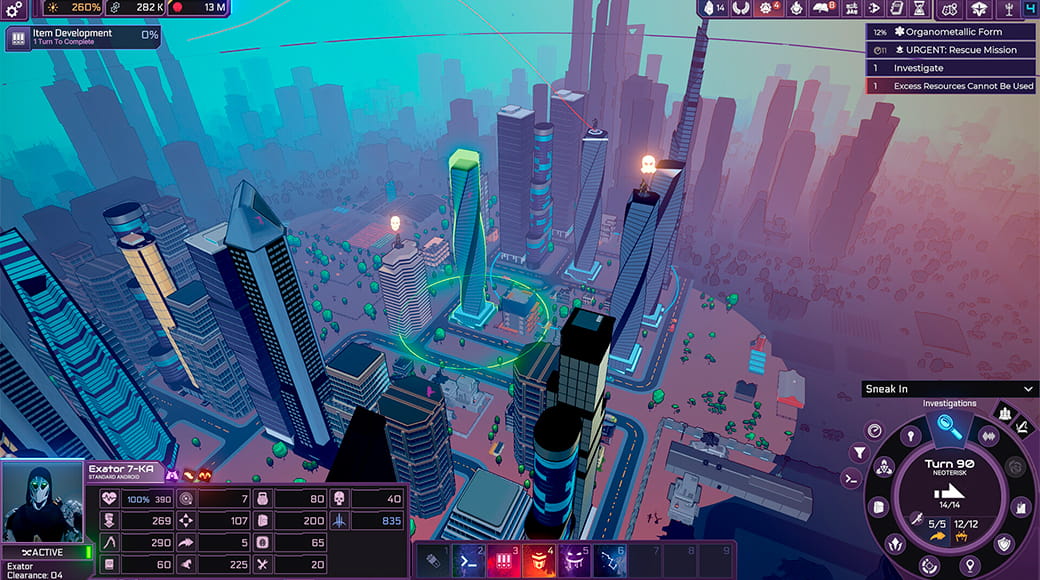Expand the Sneak In dropdown
Viewport: 1040px width, 580px height.
[x=949, y=389]
